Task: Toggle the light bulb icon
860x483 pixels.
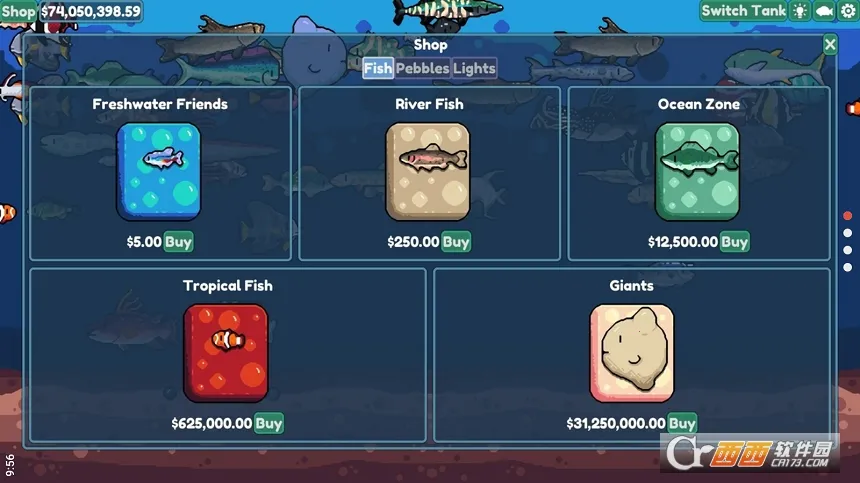Action: pos(800,11)
